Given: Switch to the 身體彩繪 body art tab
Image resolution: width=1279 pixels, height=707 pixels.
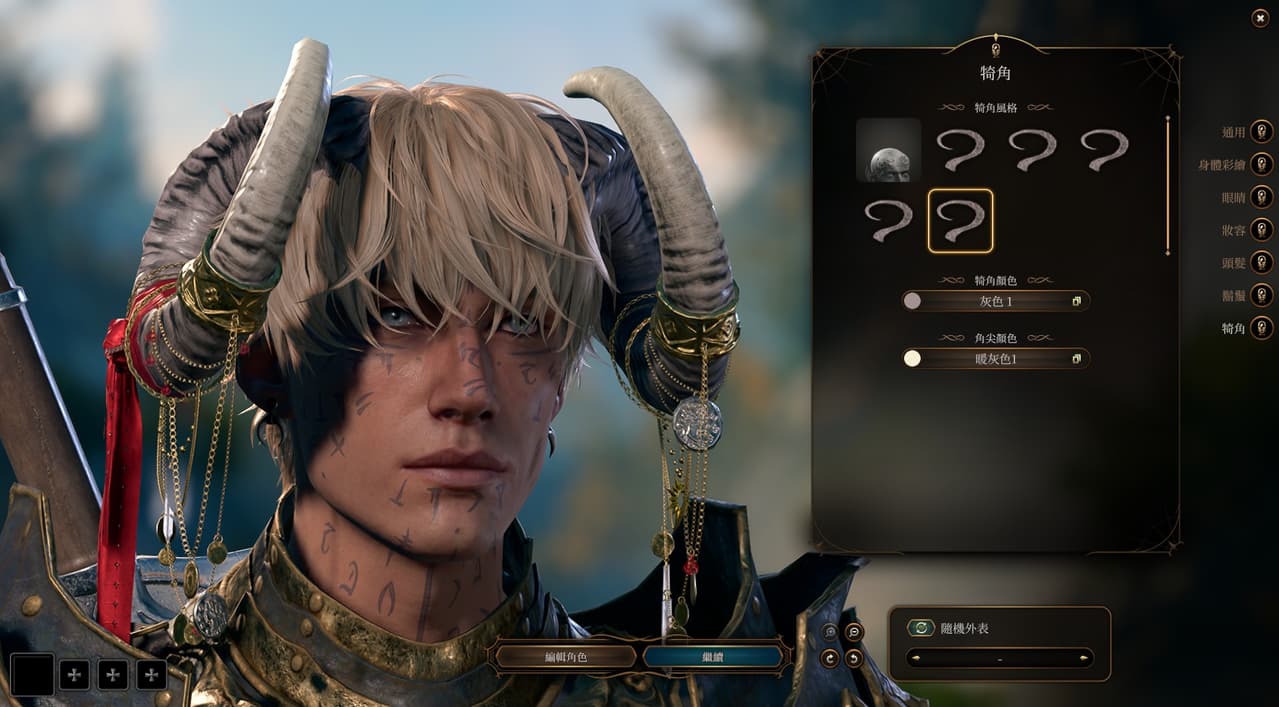Looking at the screenshot, I should [1261, 165].
